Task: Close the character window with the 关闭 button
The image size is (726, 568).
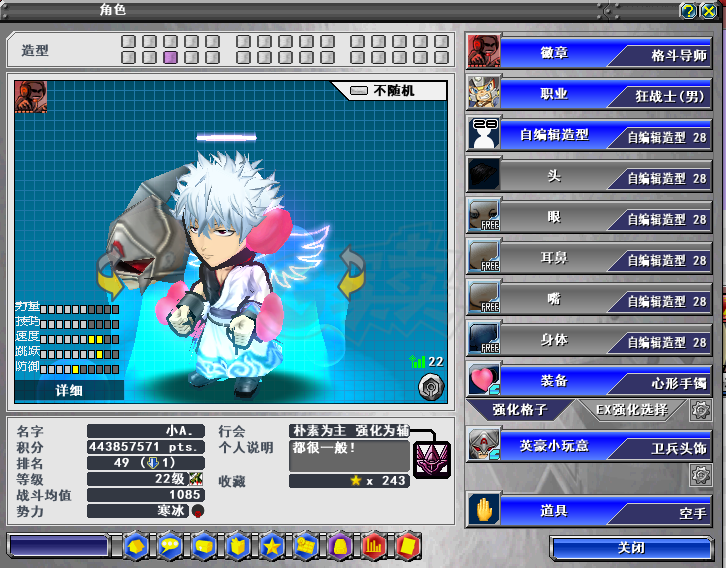Action: pos(630,548)
